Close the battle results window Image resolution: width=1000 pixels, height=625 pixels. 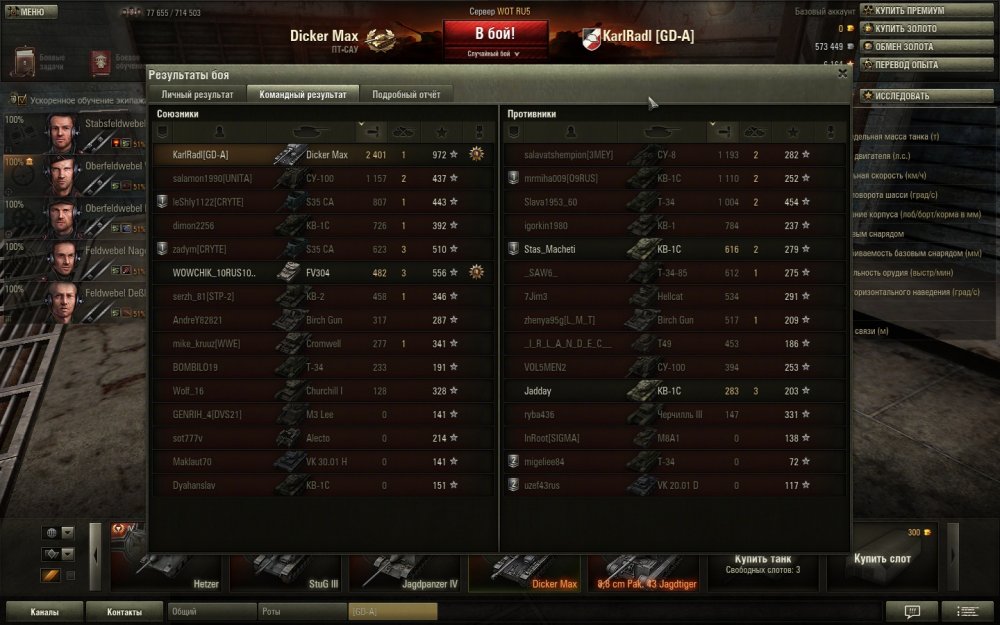[842, 73]
